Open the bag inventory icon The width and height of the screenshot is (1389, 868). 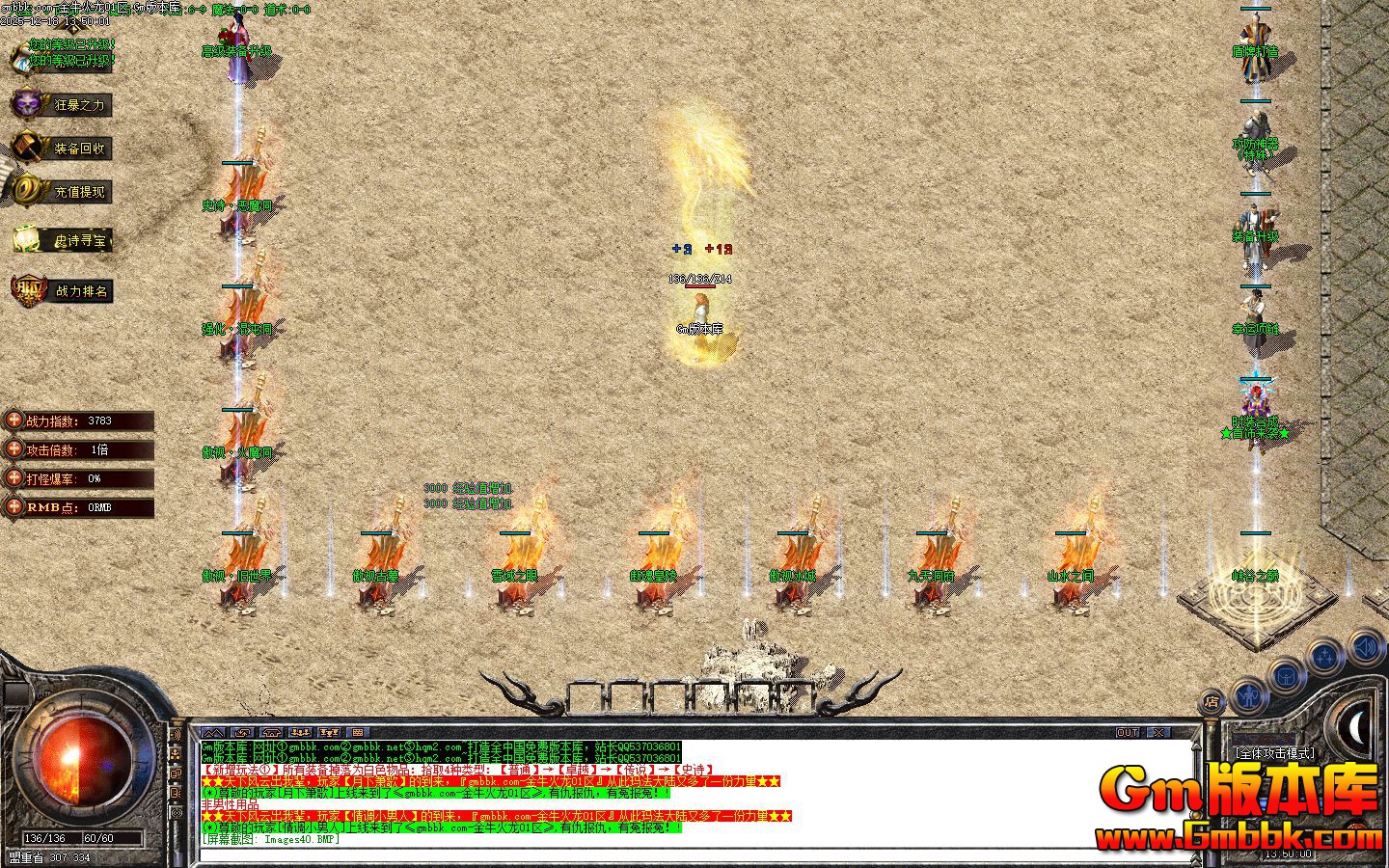click(x=1287, y=675)
